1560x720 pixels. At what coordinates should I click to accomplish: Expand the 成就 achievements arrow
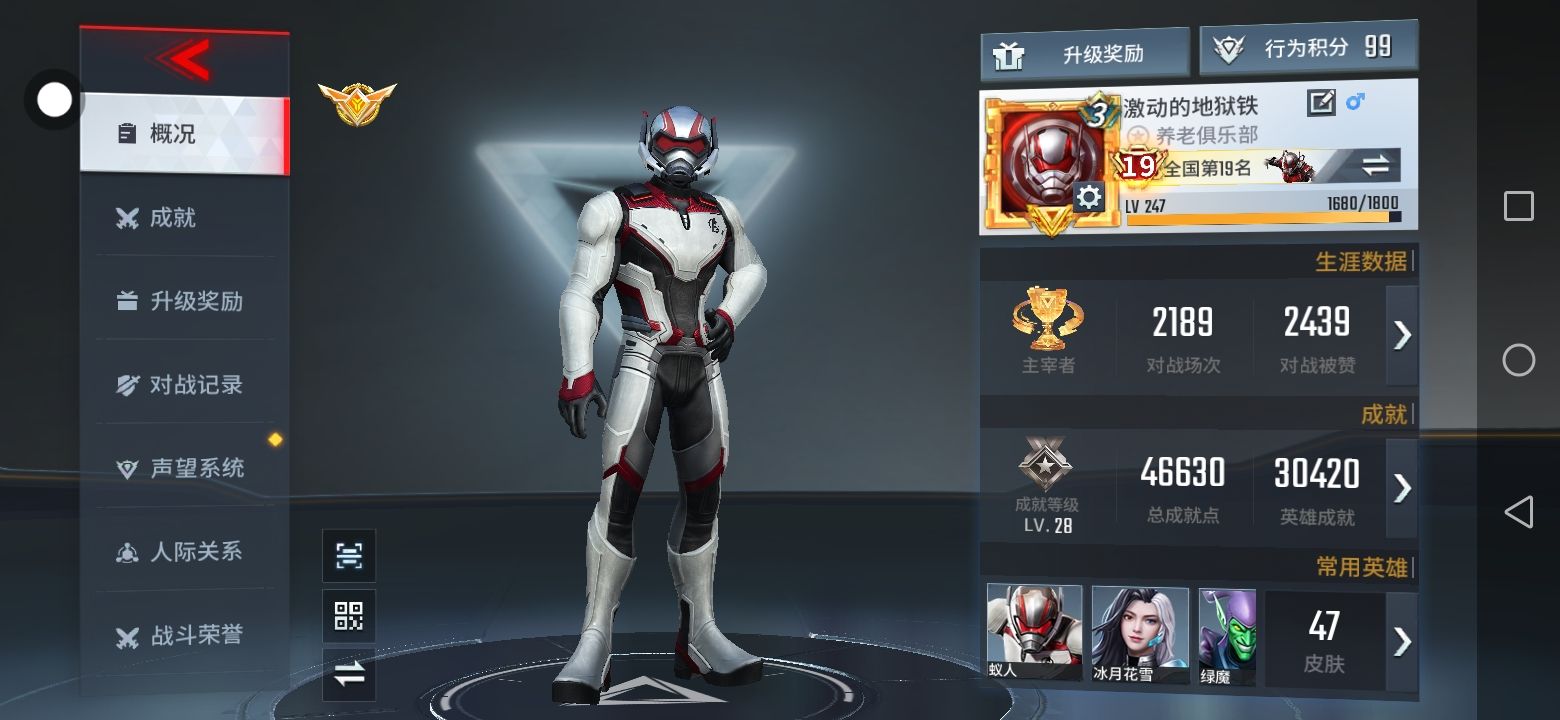[1402, 487]
